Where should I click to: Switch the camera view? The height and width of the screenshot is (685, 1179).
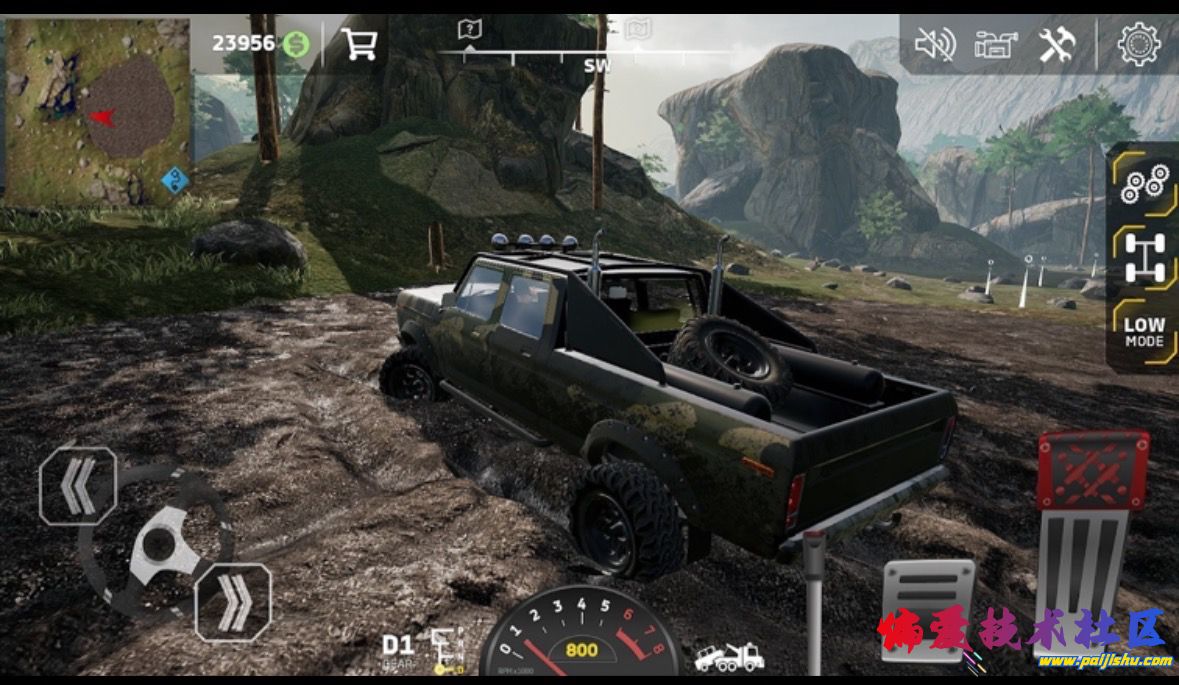[x=995, y=45]
